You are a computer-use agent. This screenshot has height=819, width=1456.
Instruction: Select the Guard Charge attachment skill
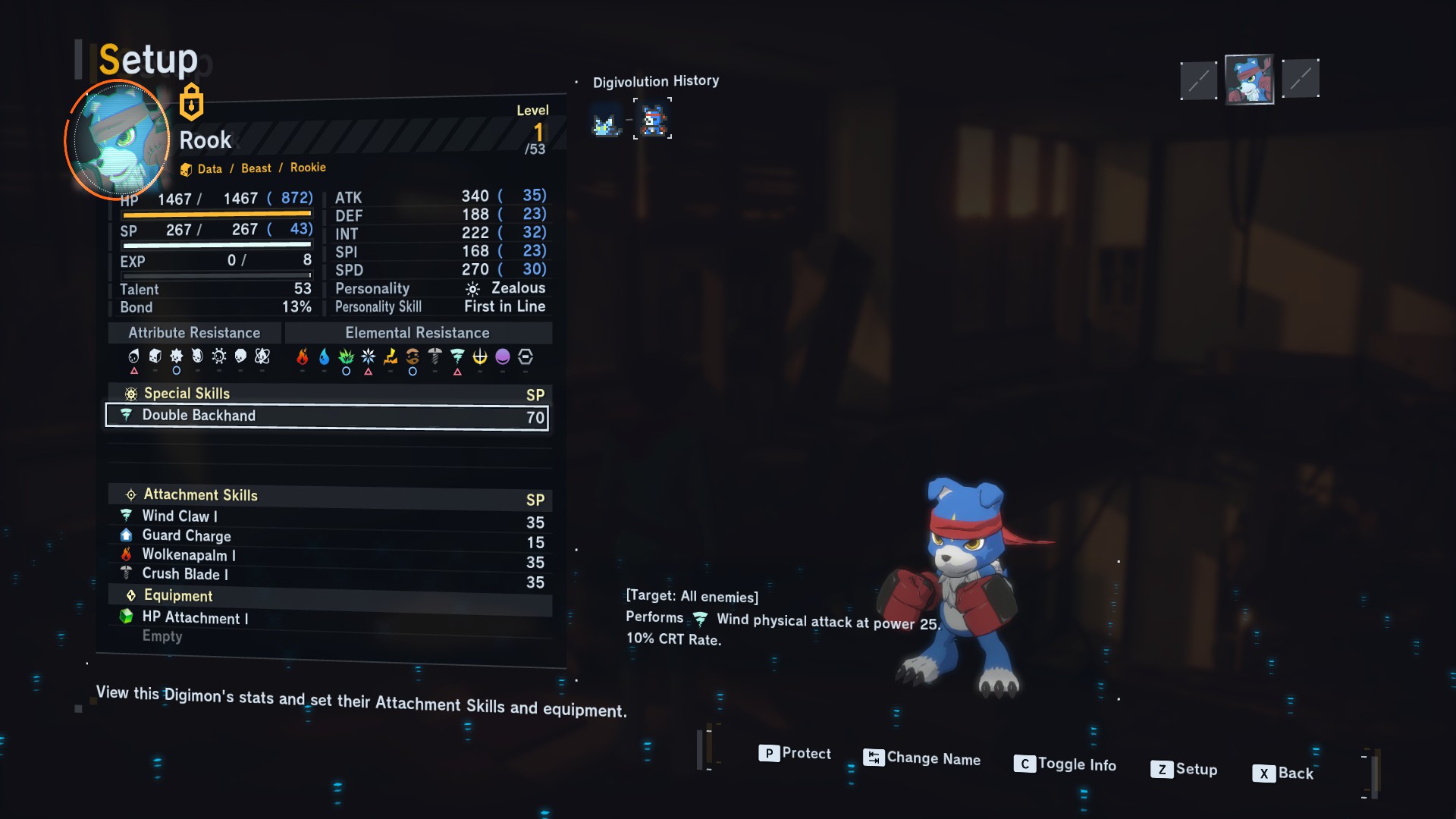[x=186, y=536]
